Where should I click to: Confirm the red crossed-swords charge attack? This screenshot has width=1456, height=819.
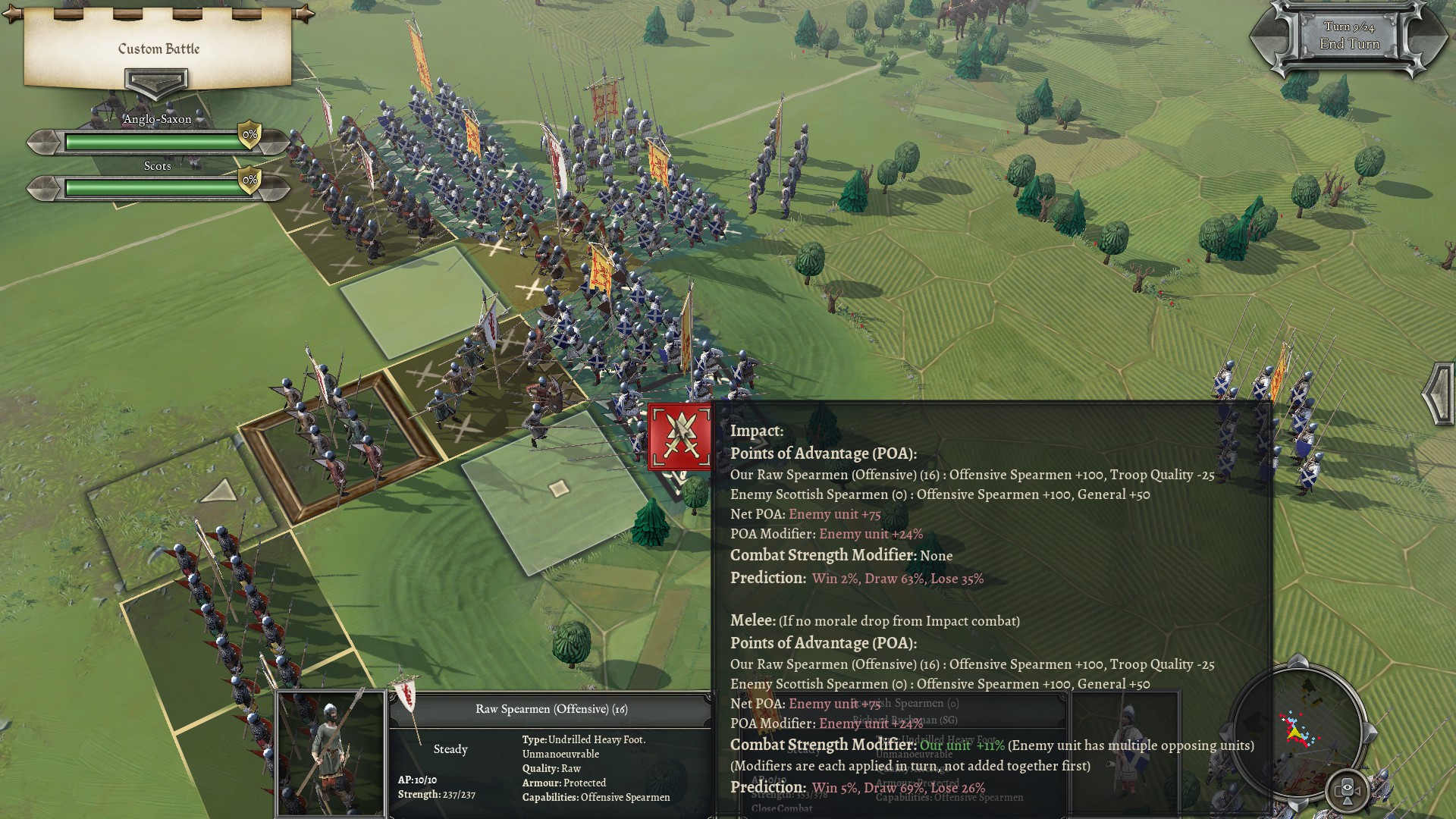[x=679, y=438]
